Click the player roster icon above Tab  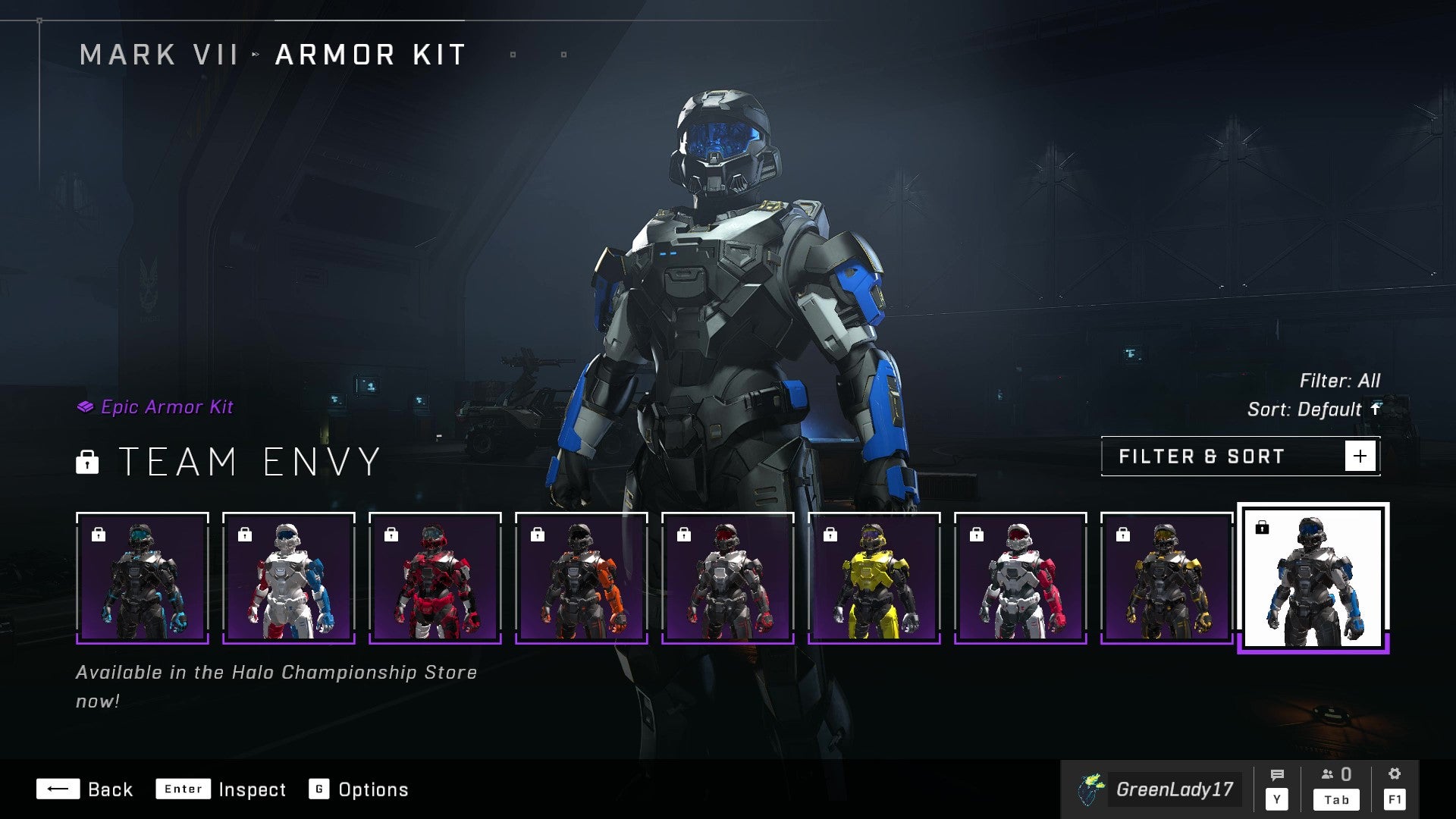(1328, 775)
